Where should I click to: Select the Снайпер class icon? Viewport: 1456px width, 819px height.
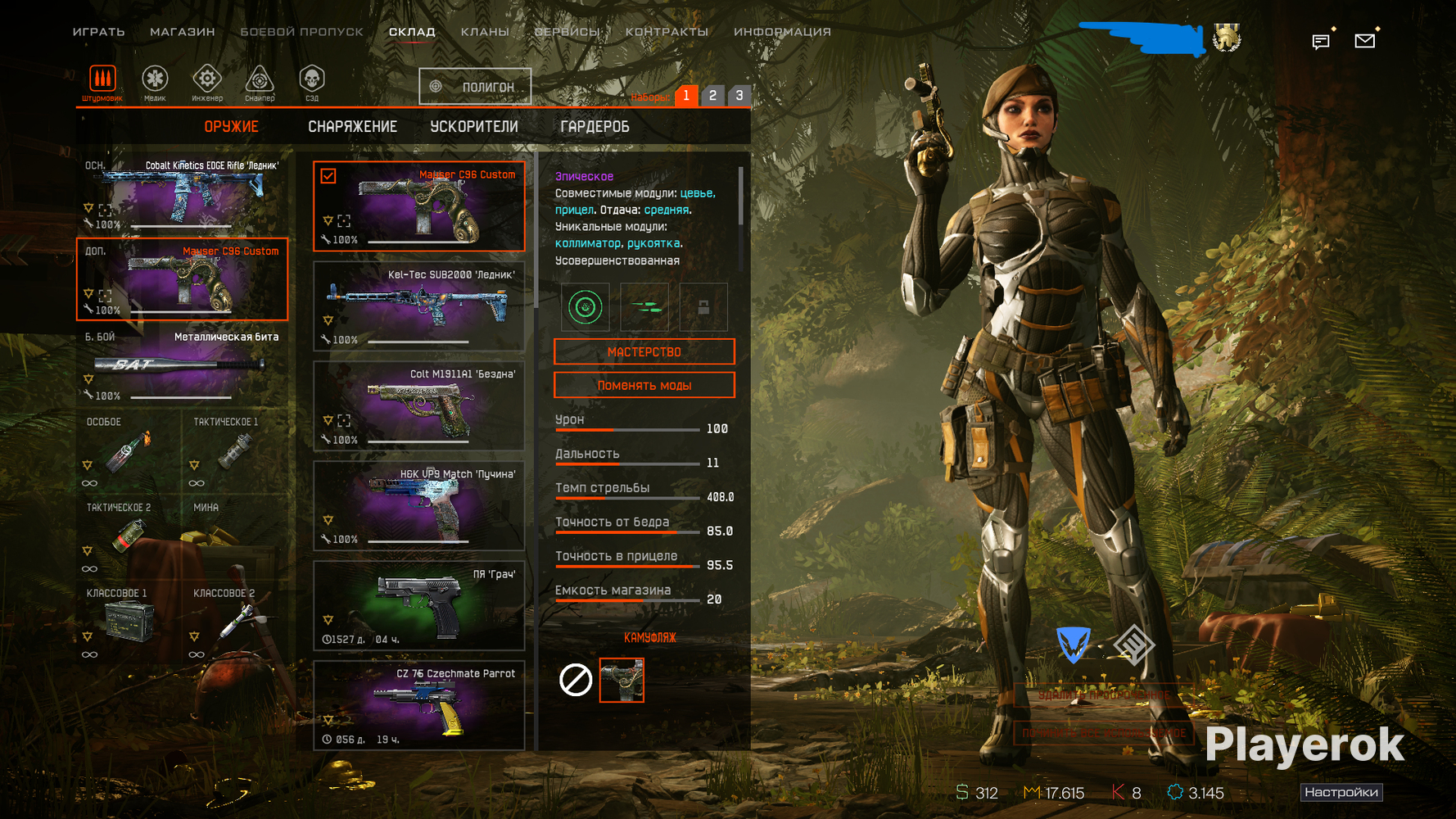[x=260, y=83]
